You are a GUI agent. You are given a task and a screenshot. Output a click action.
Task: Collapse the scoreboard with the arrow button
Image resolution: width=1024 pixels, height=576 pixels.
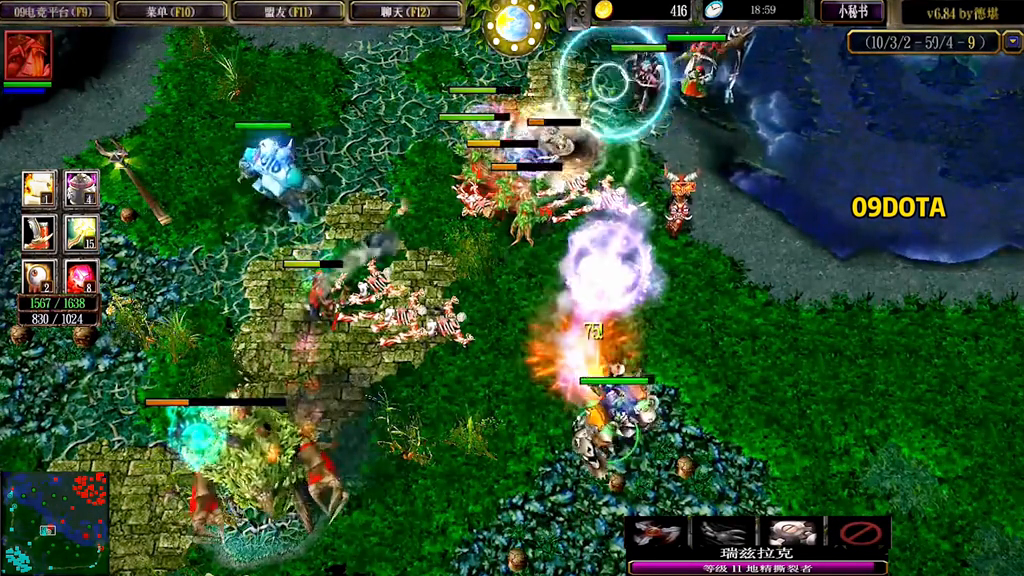(x=1012, y=41)
